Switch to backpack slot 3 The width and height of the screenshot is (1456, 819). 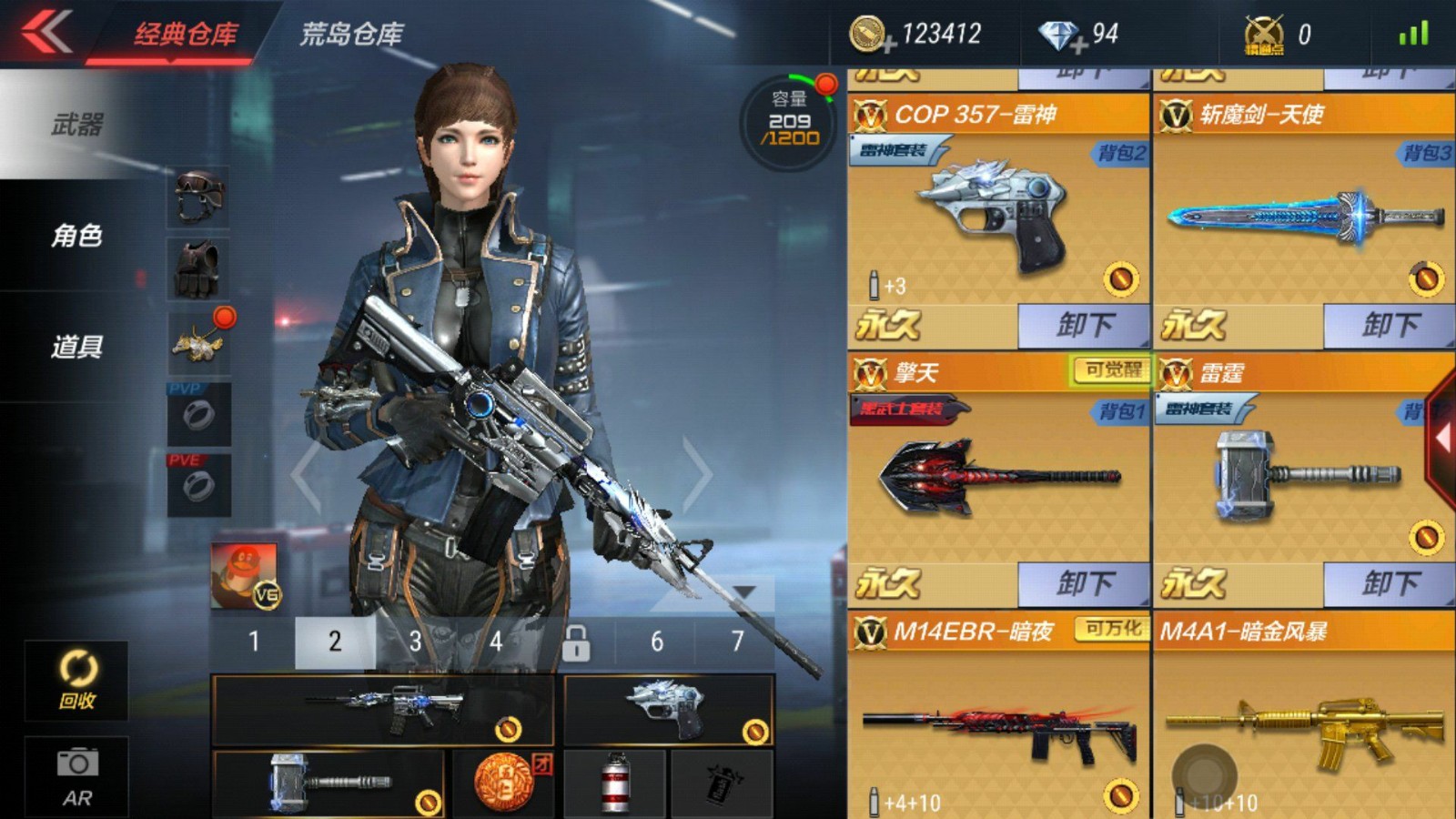tap(415, 642)
